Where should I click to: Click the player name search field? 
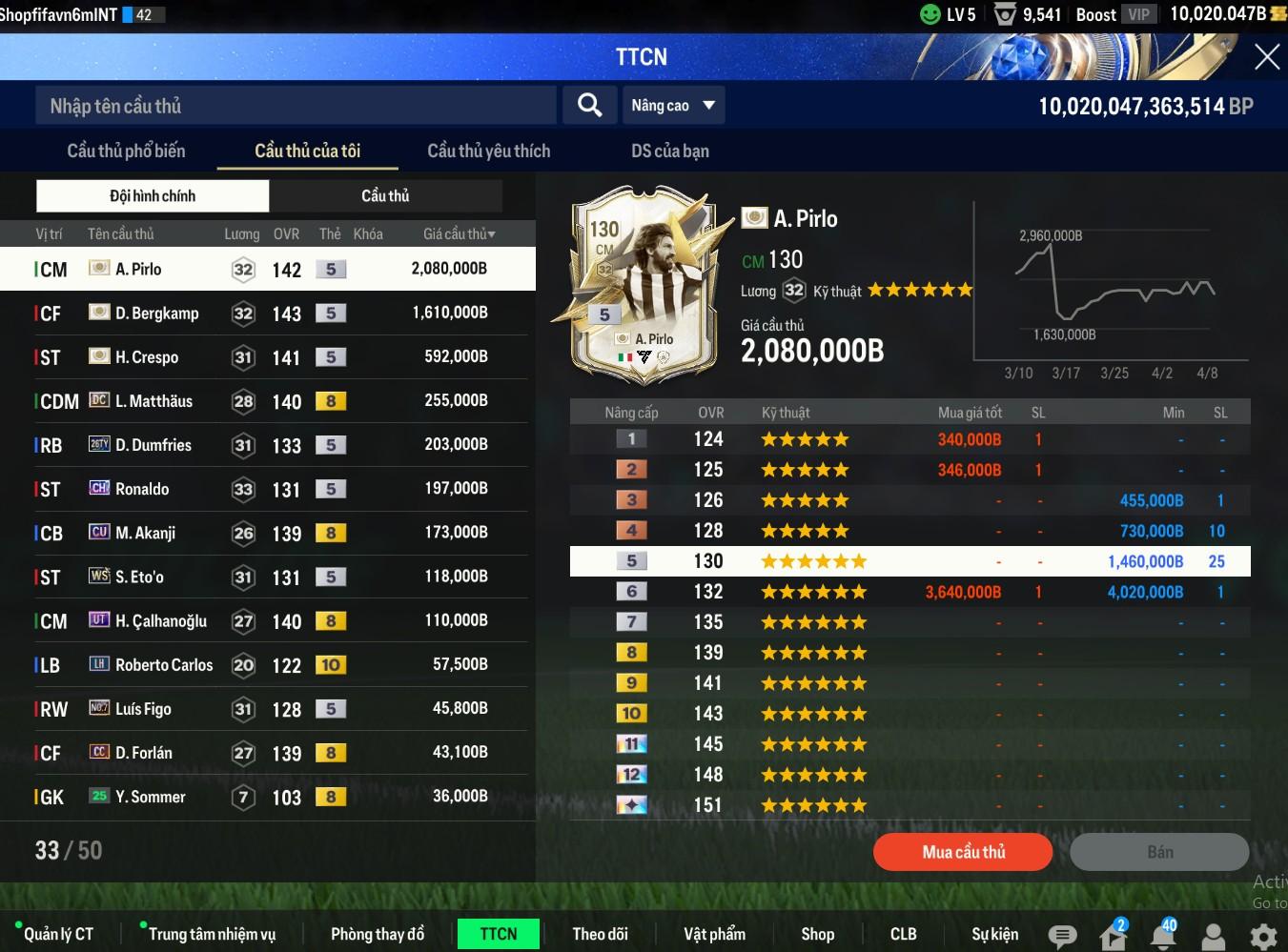[296, 106]
